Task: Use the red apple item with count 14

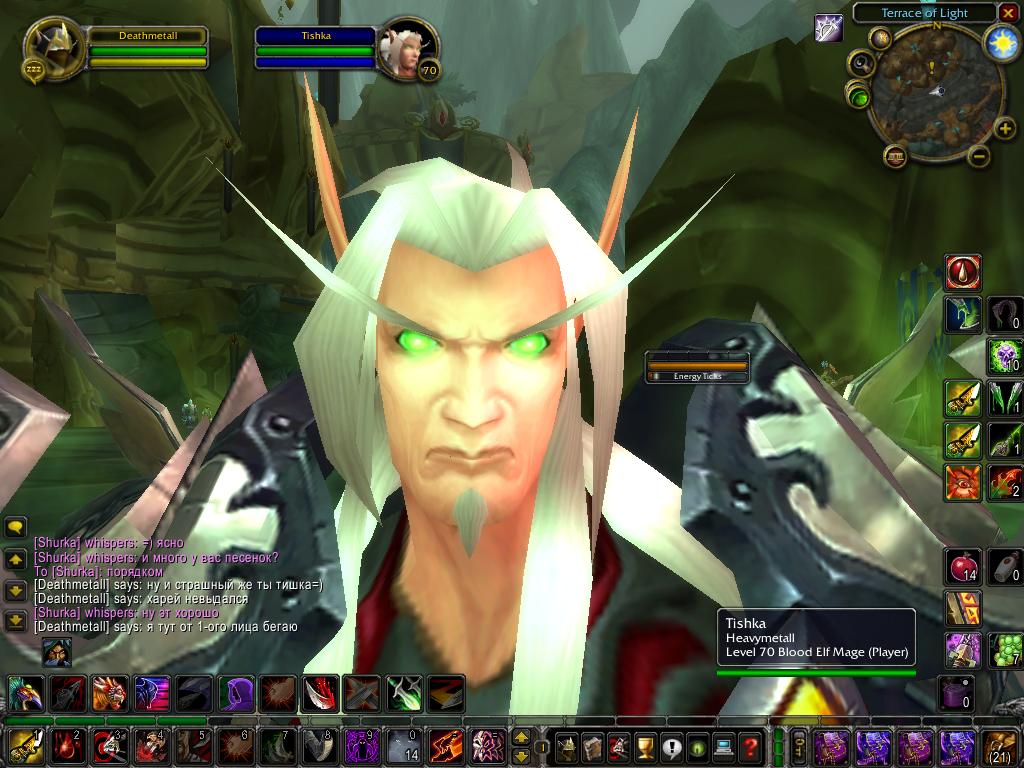Action: tap(963, 567)
